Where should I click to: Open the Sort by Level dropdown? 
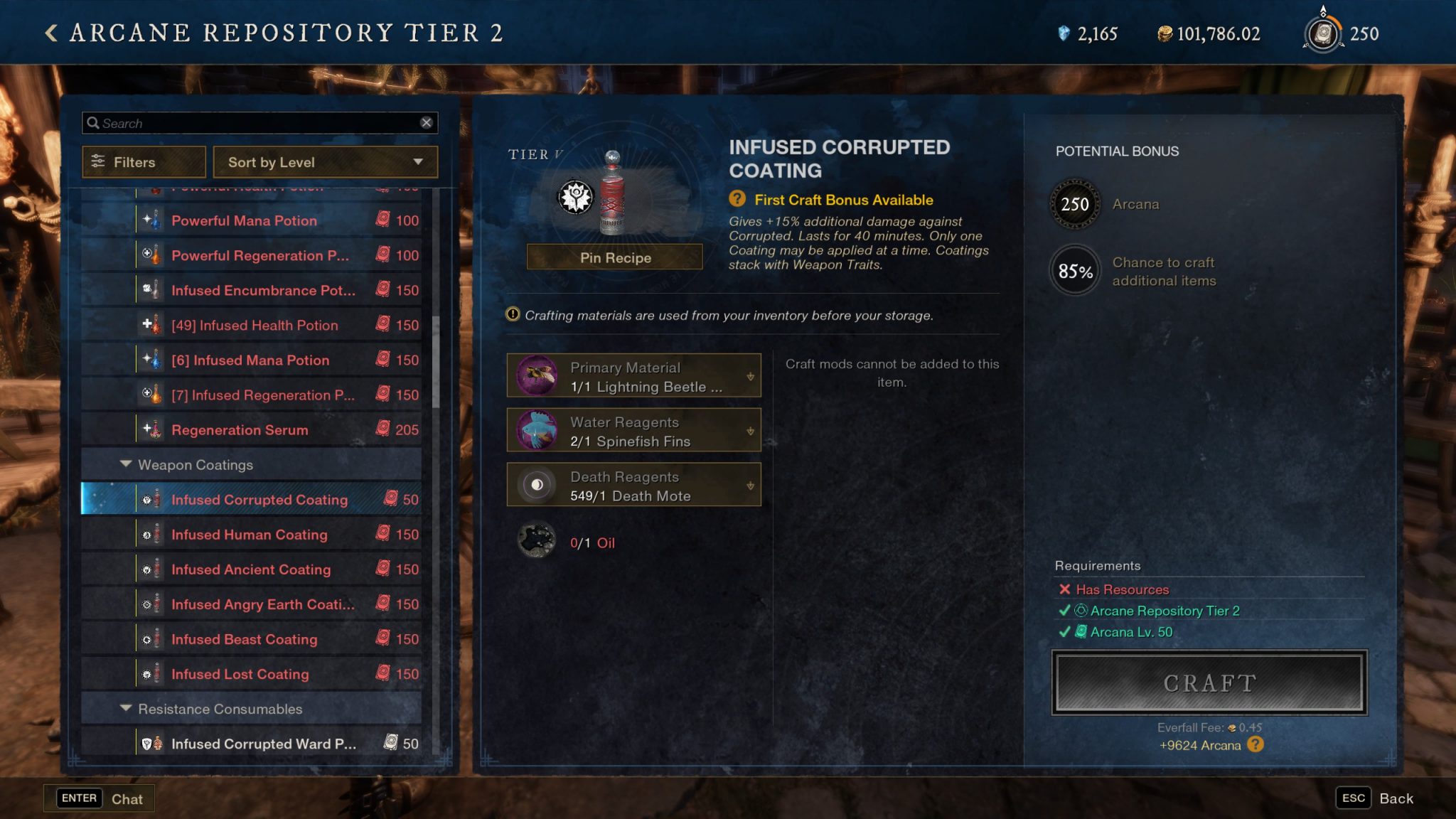coord(326,162)
